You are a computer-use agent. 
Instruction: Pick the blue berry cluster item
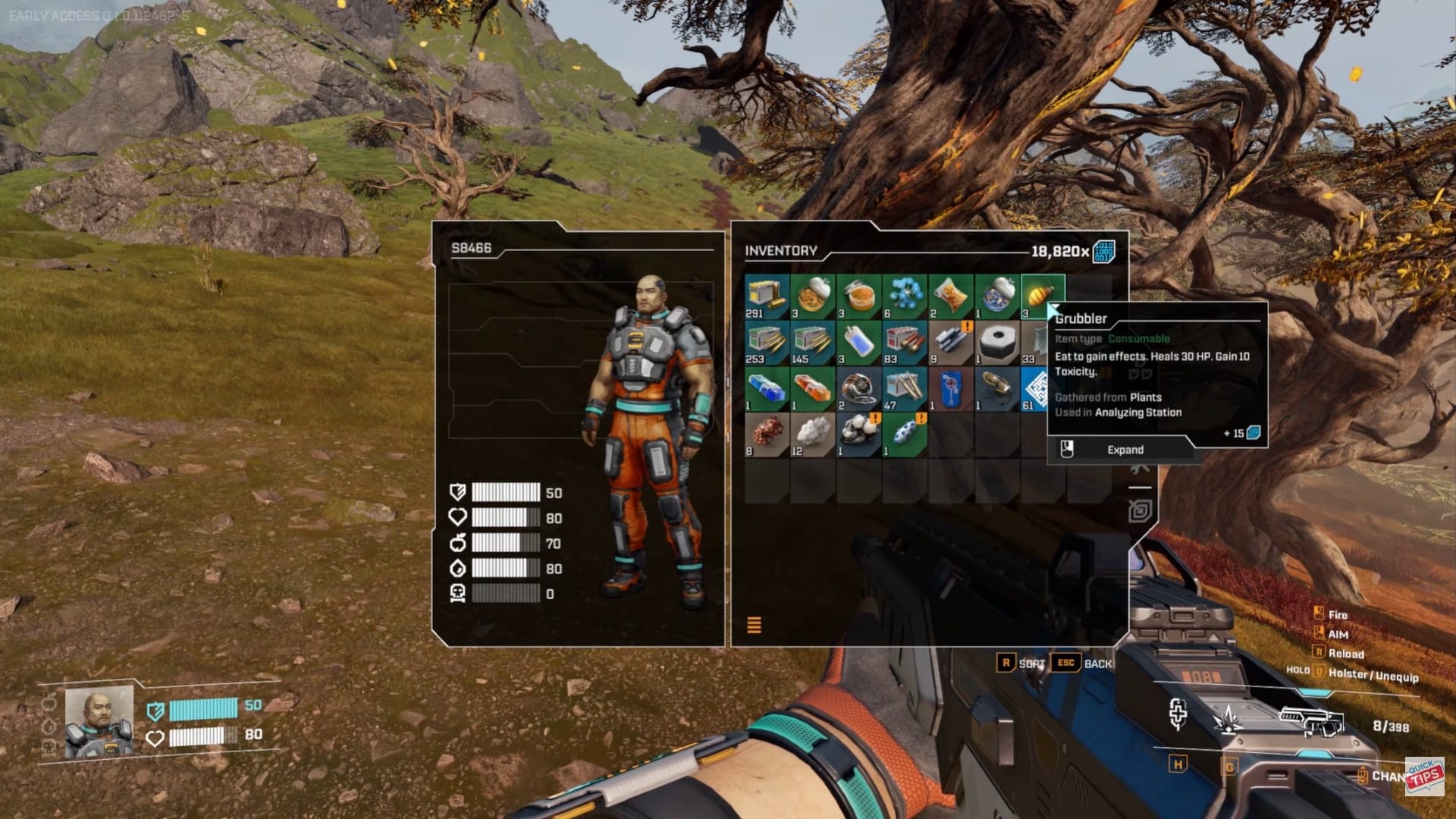(905, 297)
